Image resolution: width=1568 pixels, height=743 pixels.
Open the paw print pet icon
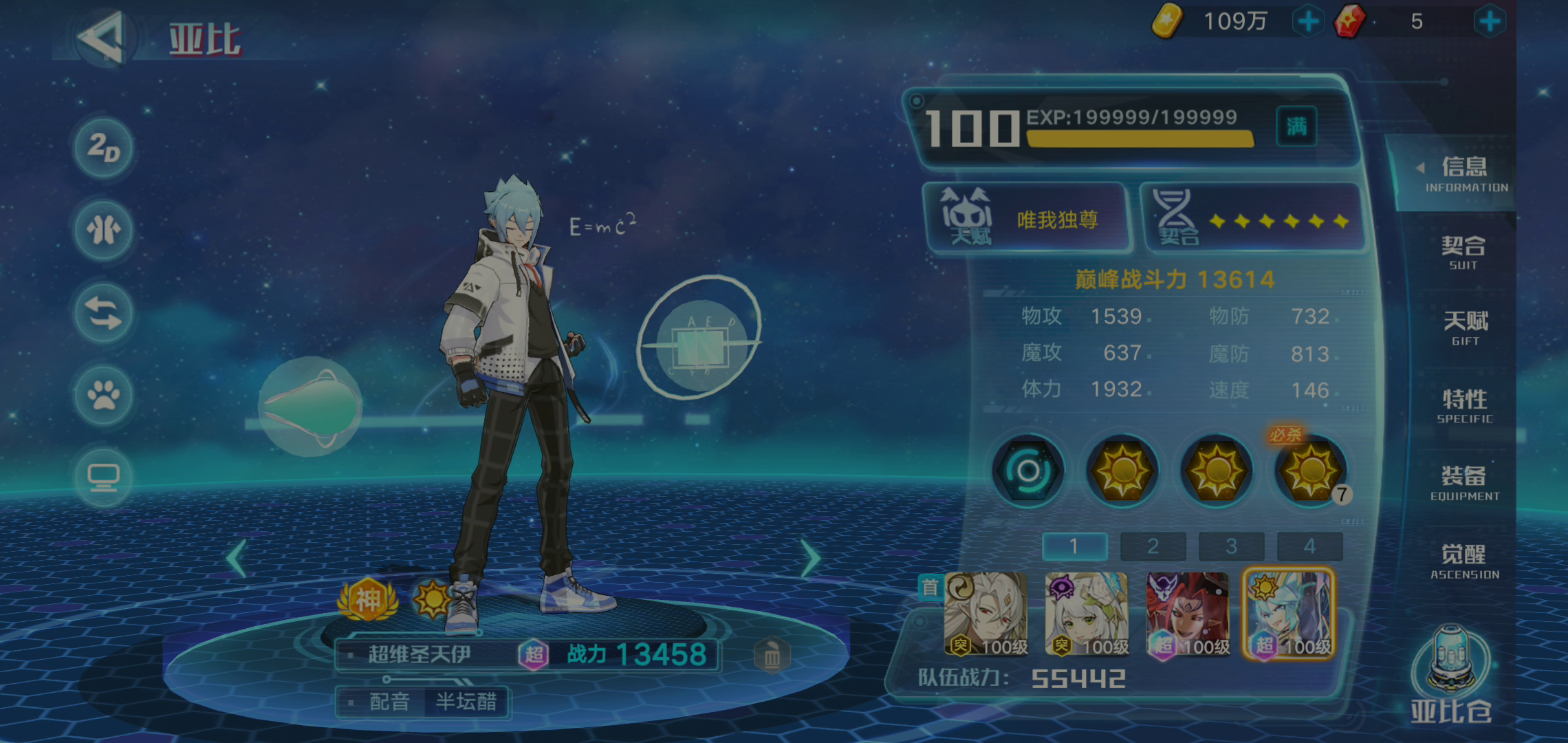coord(104,396)
